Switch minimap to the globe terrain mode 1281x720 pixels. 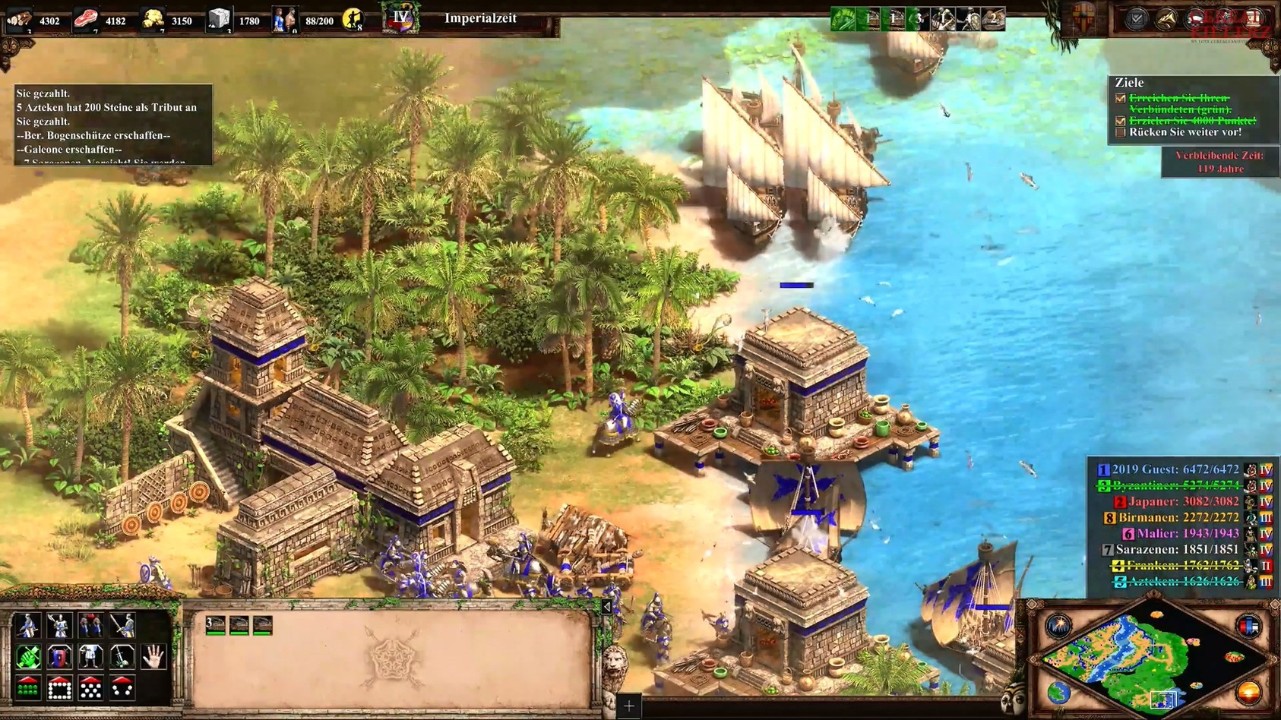[x=1058, y=692]
